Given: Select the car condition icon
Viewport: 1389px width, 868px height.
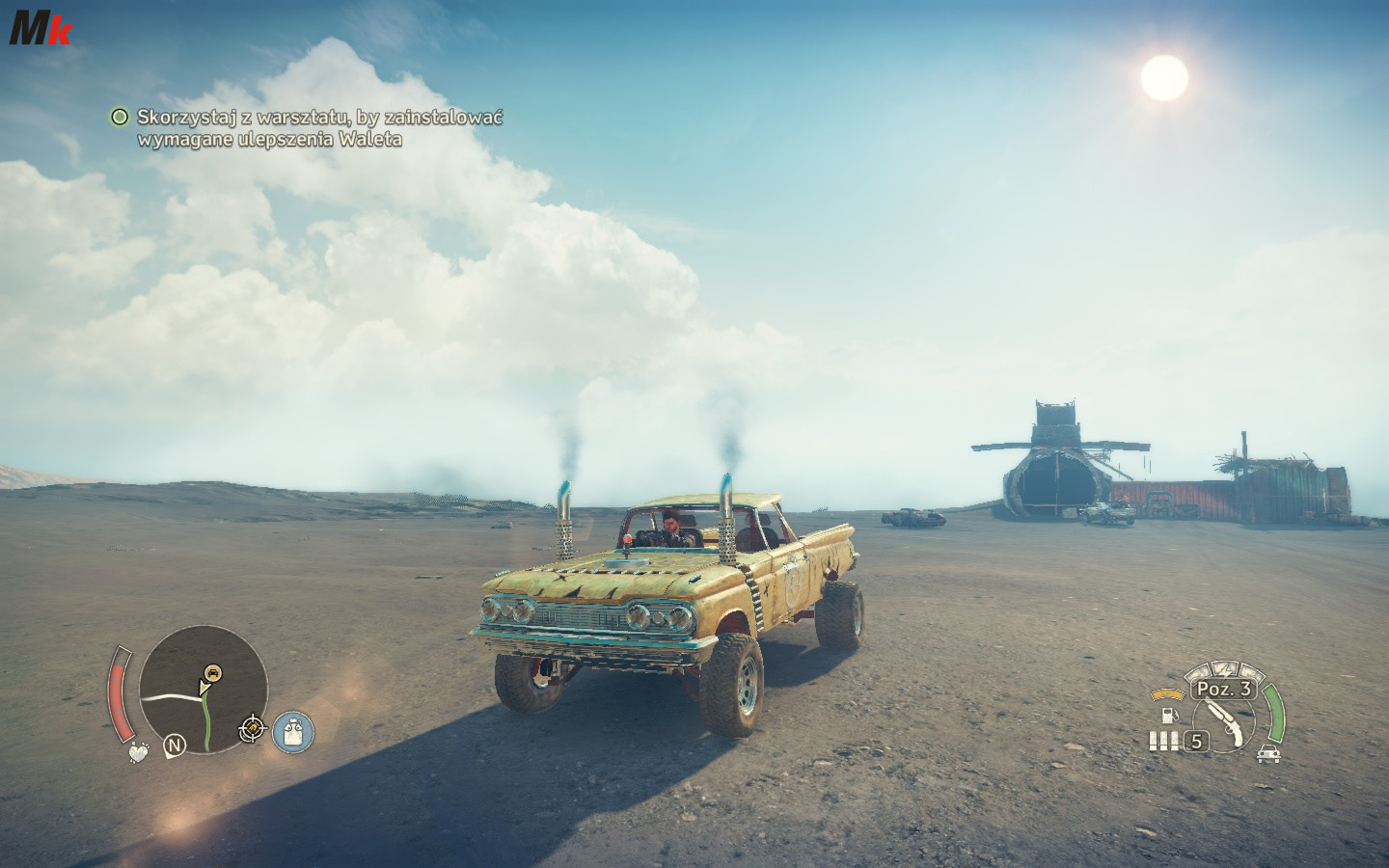Looking at the screenshot, I should [x=1270, y=753].
